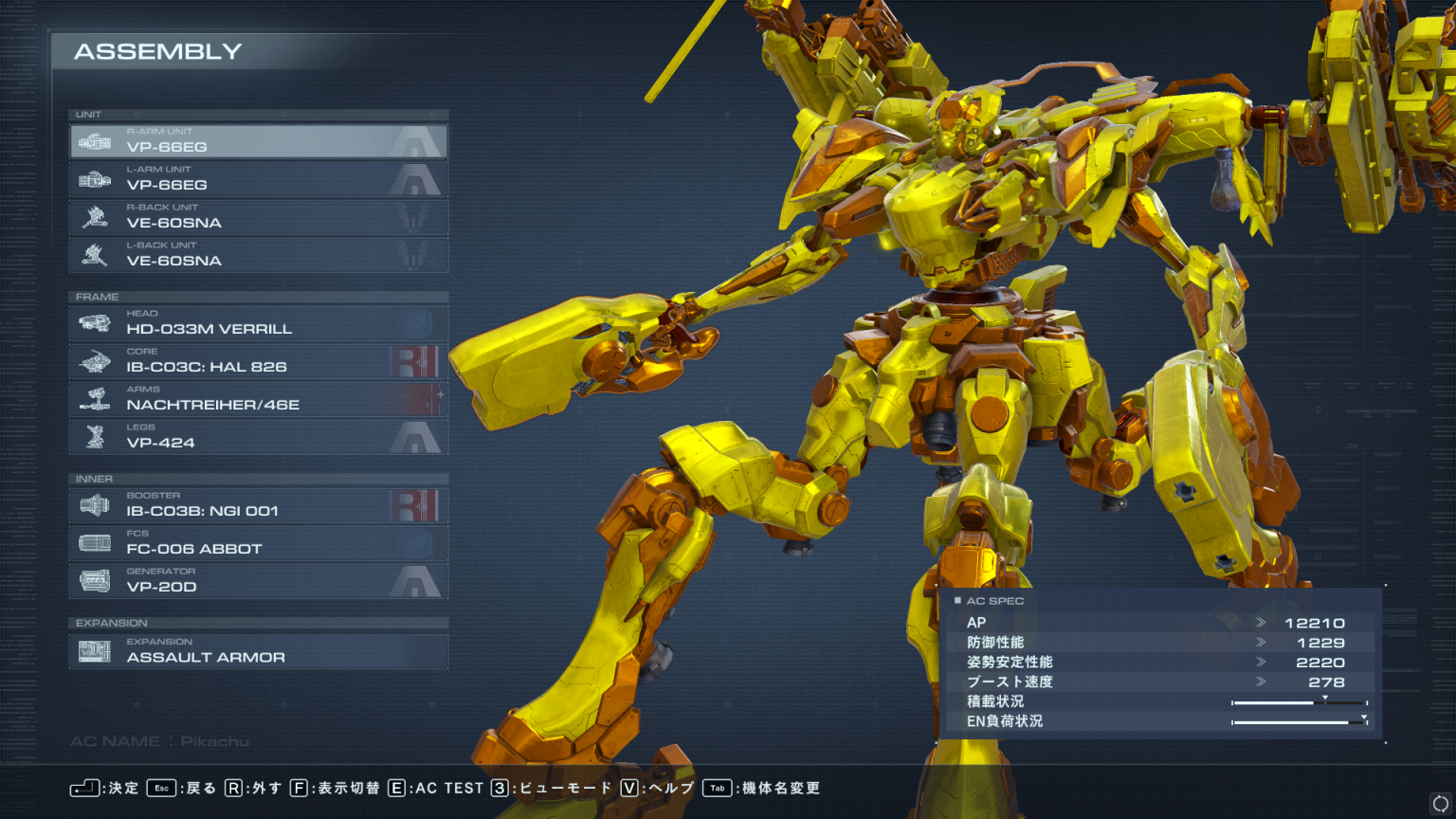
Task: Click the IB-C03C HAL 826 core icon
Action: pyautogui.click(x=94, y=361)
